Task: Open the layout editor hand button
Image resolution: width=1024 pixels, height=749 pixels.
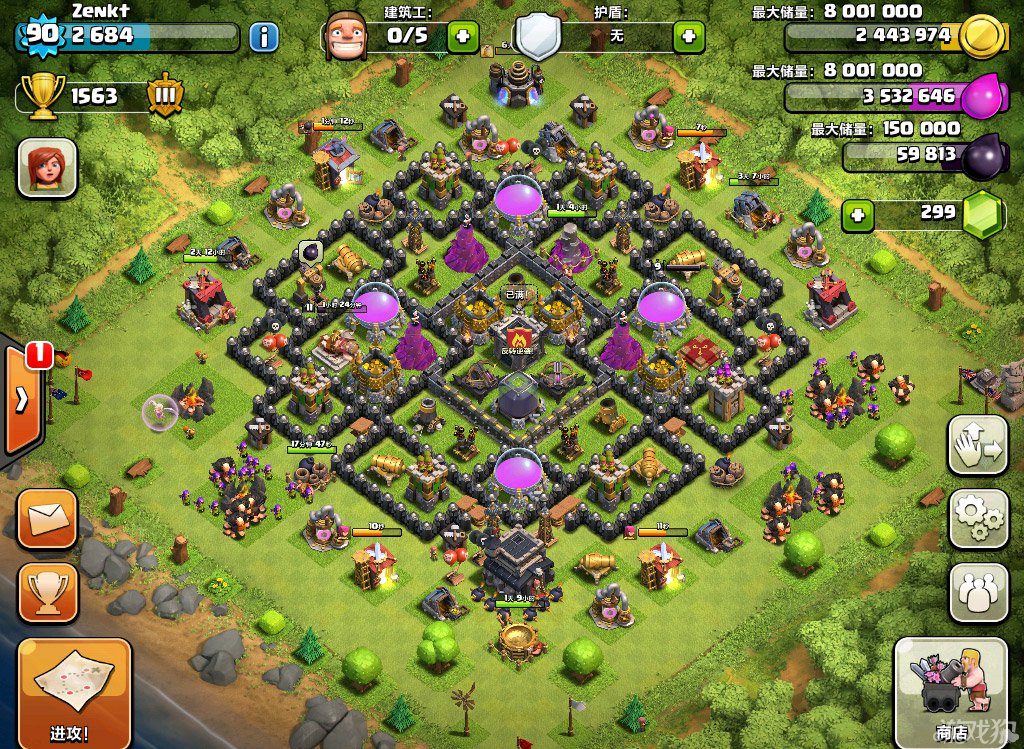Action: (977, 444)
